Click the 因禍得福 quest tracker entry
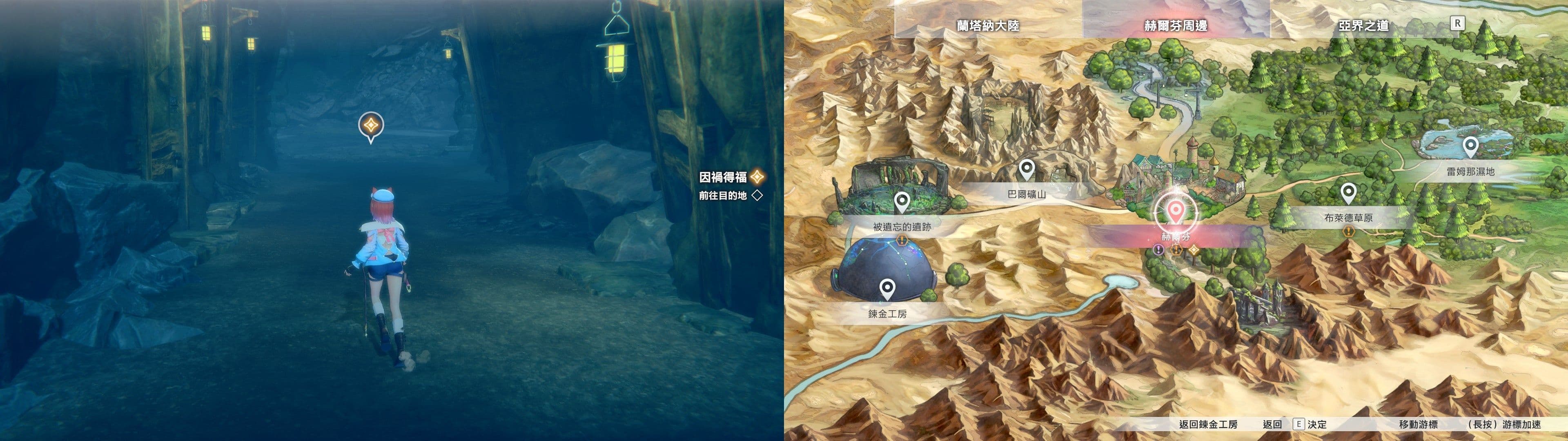The height and width of the screenshot is (441, 1568). point(722,177)
